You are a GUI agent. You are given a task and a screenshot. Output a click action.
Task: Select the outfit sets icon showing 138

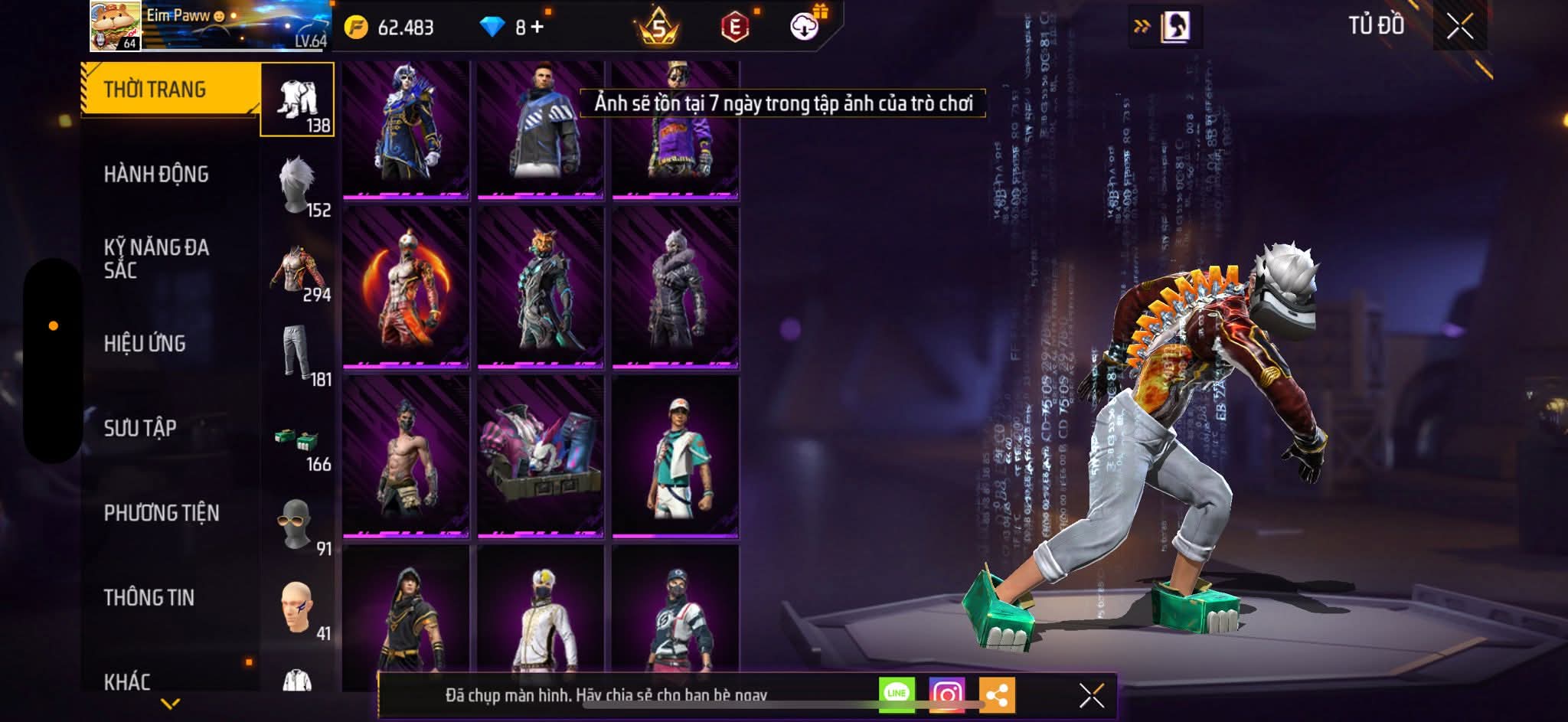(298, 100)
